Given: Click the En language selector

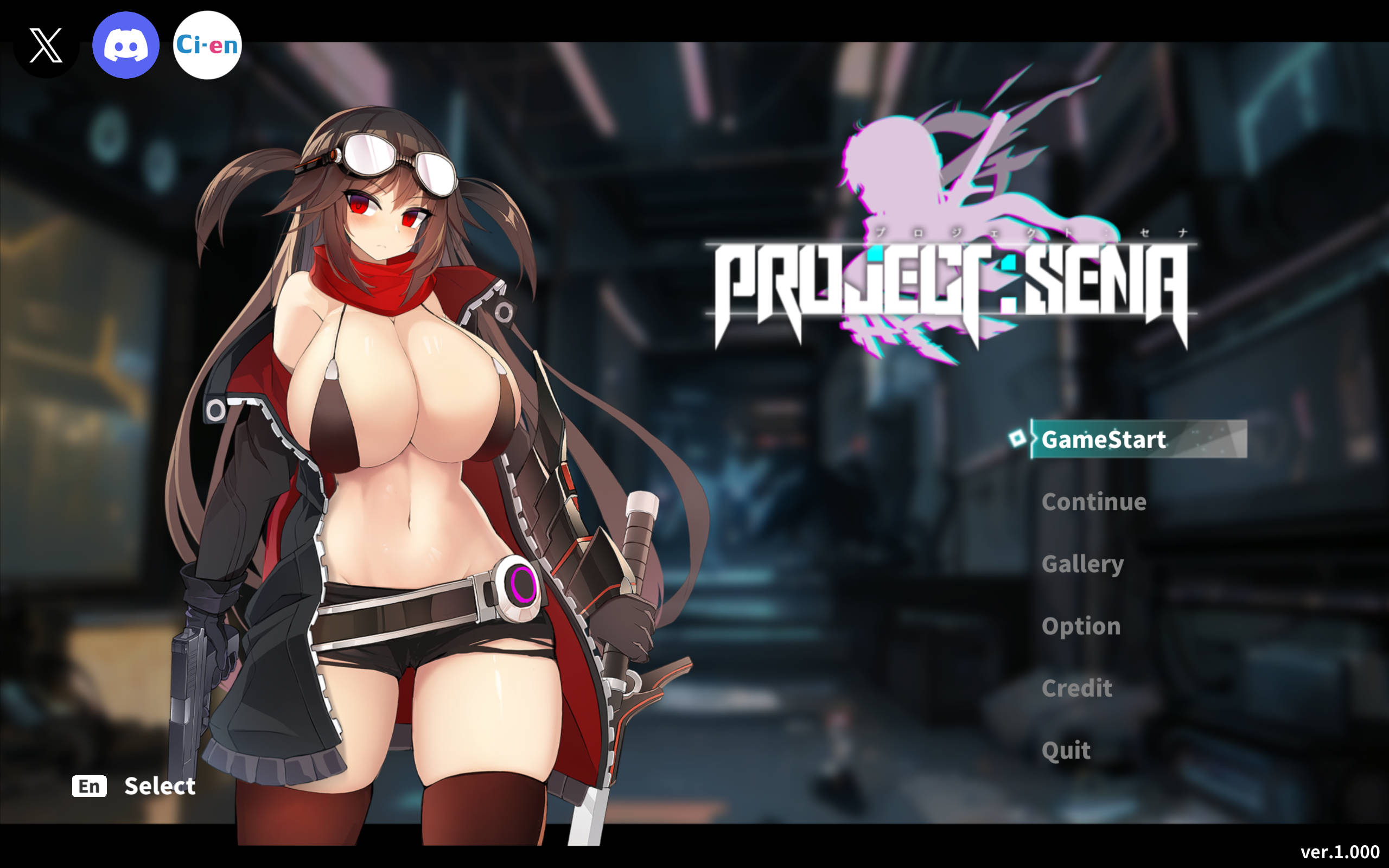Looking at the screenshot, I should [x=90, y=786].
